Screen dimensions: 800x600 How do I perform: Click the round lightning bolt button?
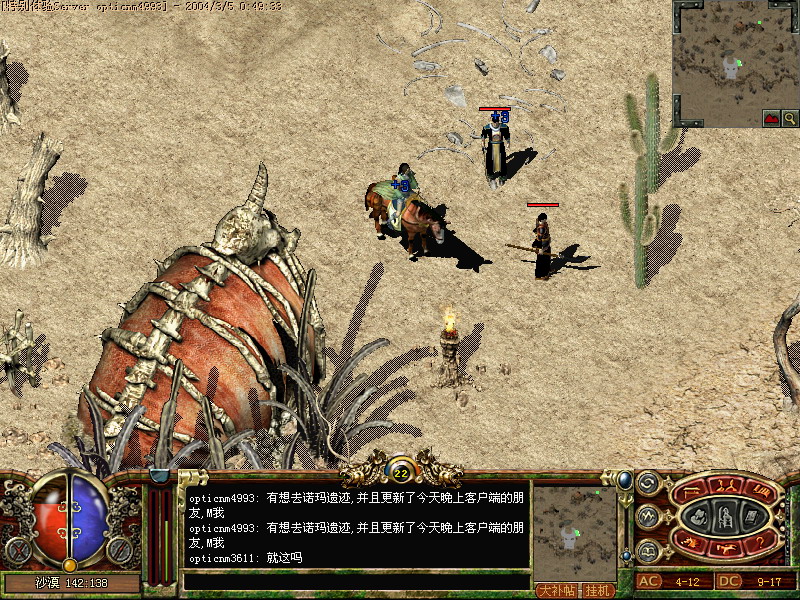[x=647, y=516]
